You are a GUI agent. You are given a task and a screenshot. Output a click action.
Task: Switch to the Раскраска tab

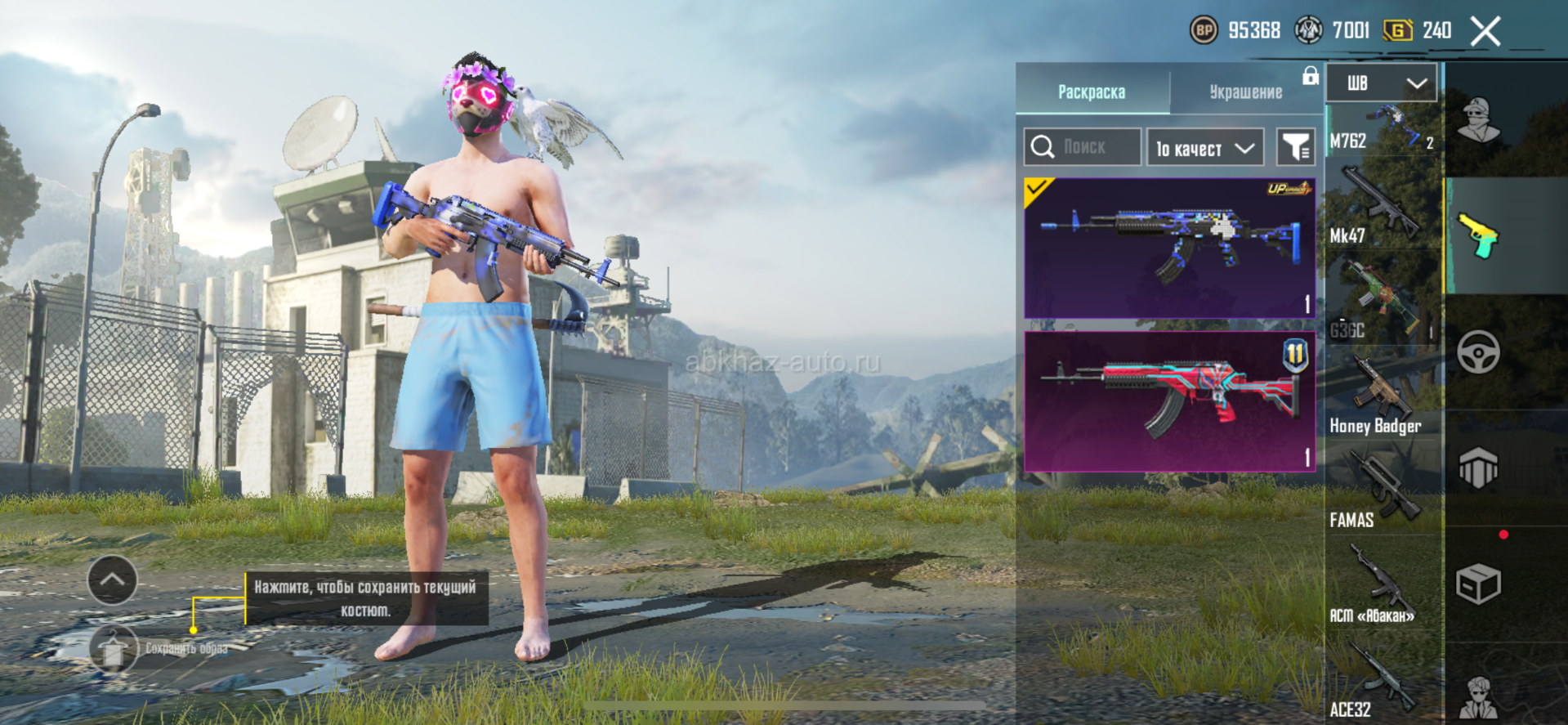tap(1092, 92)
